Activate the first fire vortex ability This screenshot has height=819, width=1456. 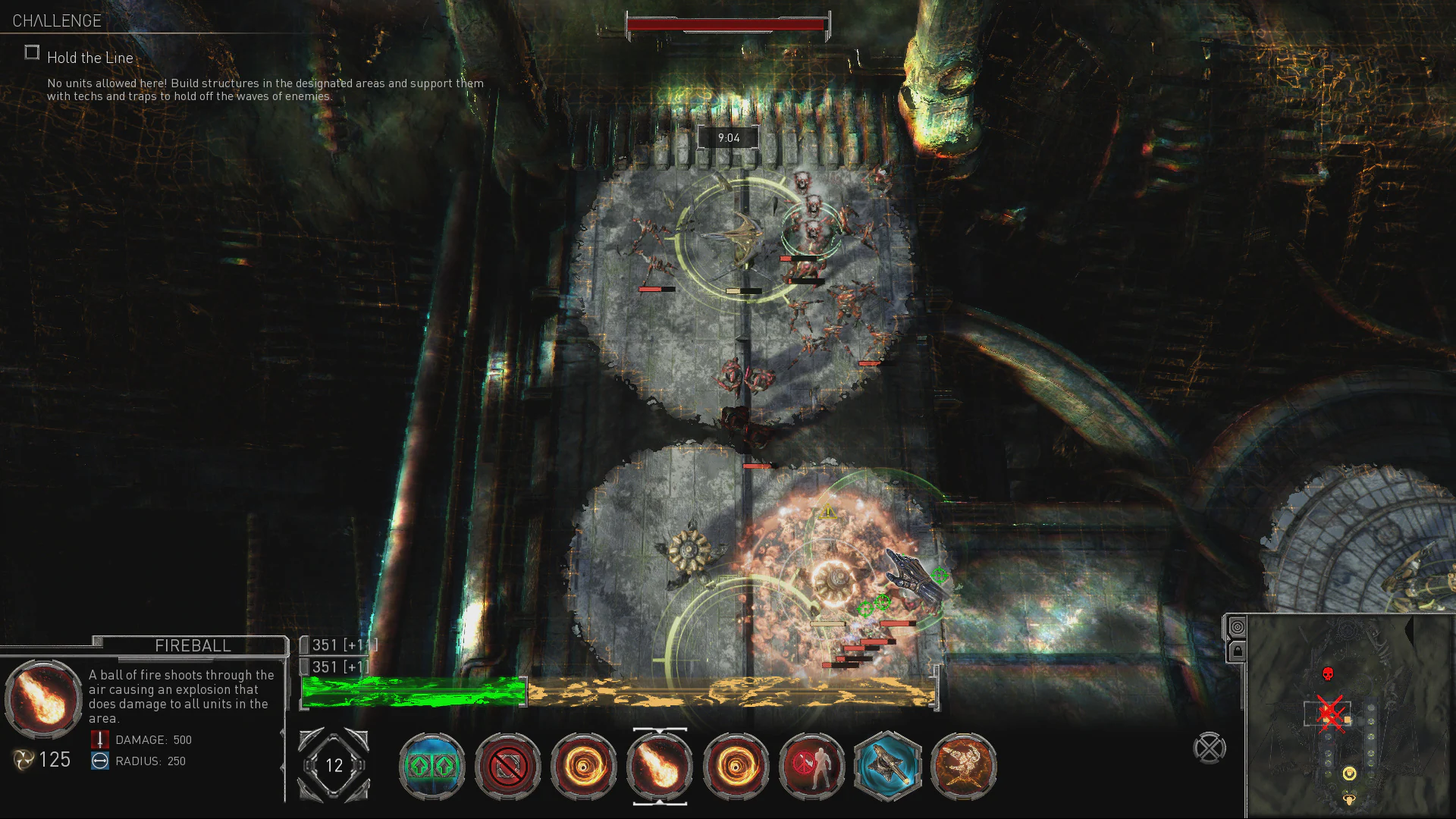(x=583, y=767)
